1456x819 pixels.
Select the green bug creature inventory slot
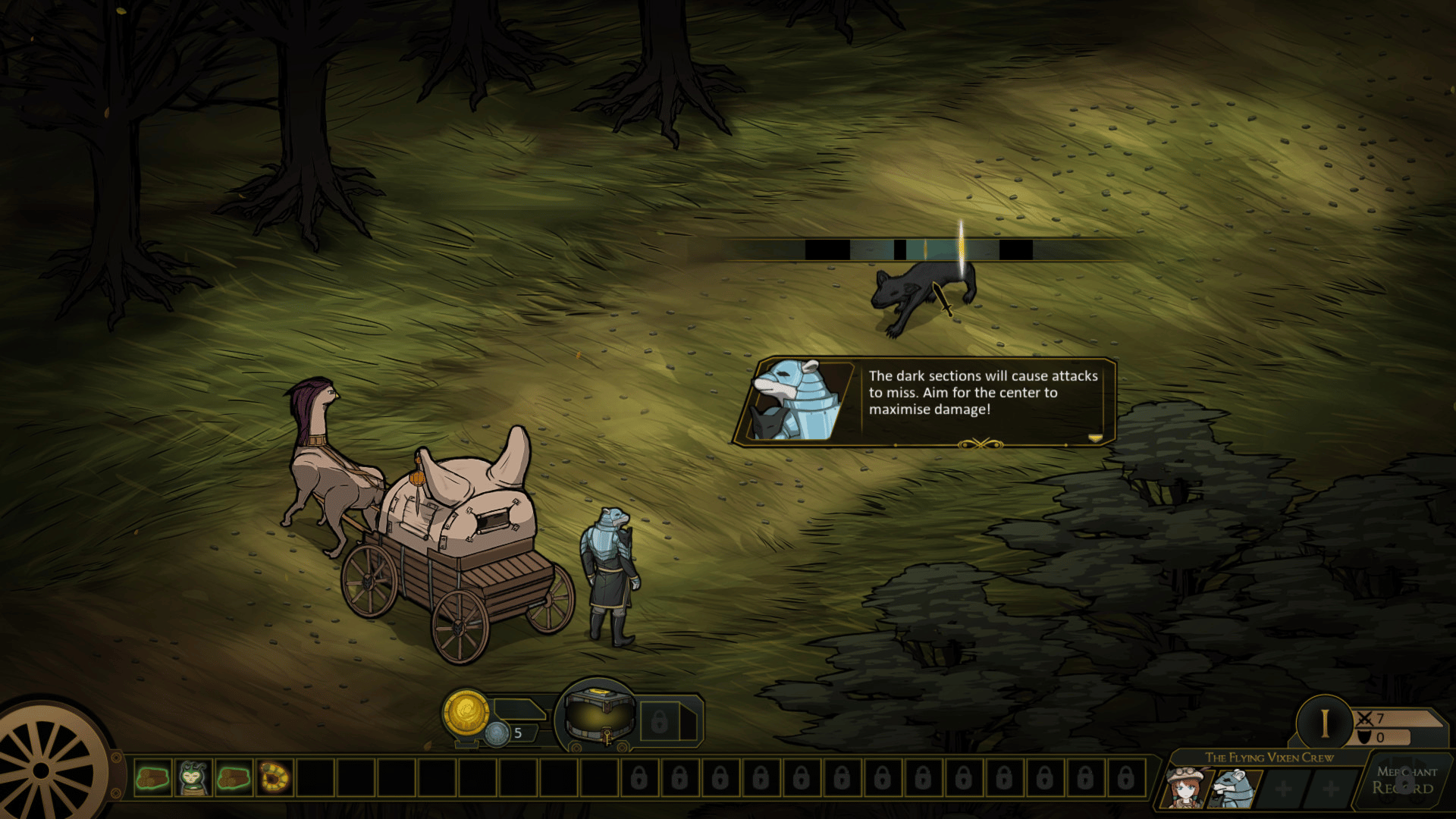(193, 777)
